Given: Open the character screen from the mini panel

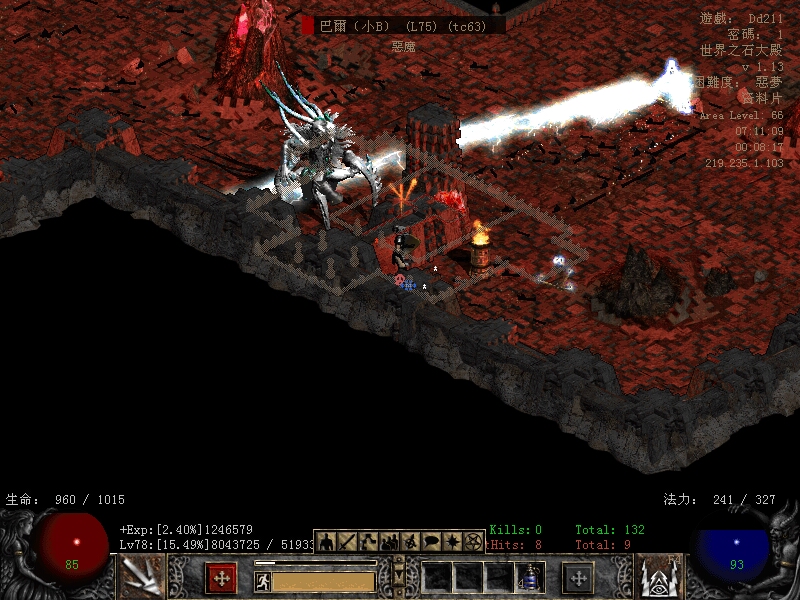Looking at the screenshot, I should pyautogui.click(x=325, y=541).
